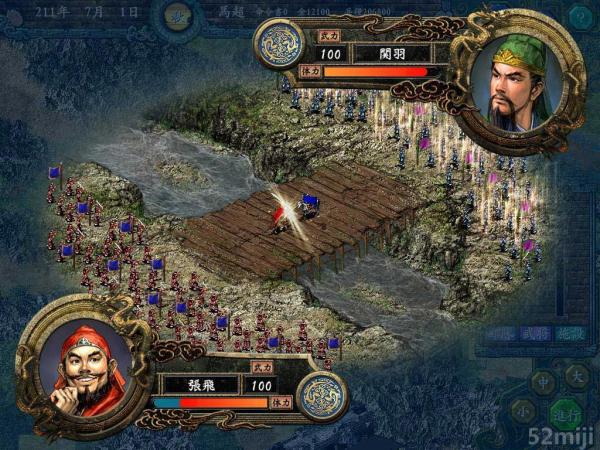Image resolution: width=600 pixels, height=450 pixels.
Task: Select the 小 small size button
Action: pyautogui.click(x=524, y=409)
